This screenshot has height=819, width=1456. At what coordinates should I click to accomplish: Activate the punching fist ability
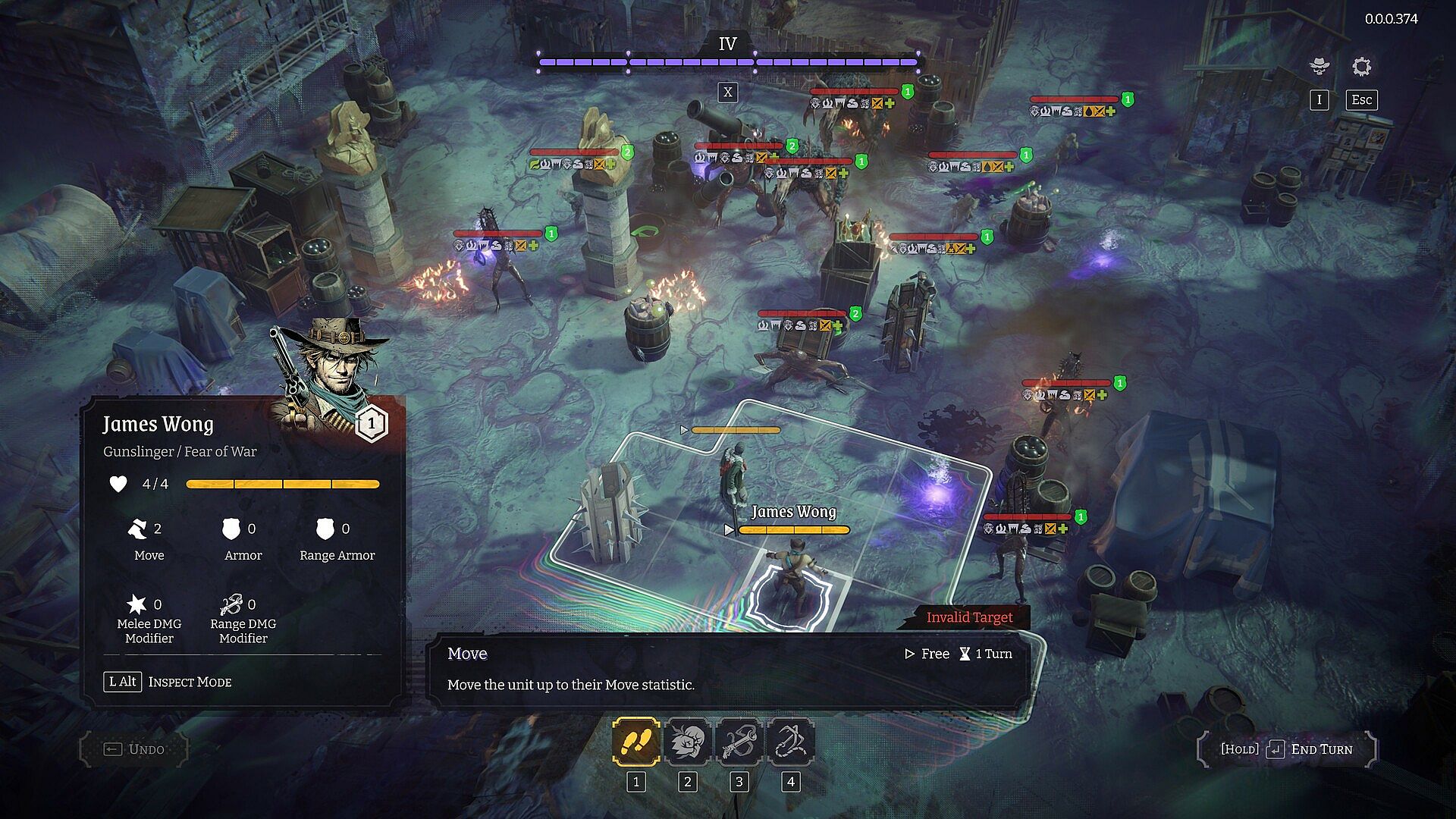click(687, 742)
